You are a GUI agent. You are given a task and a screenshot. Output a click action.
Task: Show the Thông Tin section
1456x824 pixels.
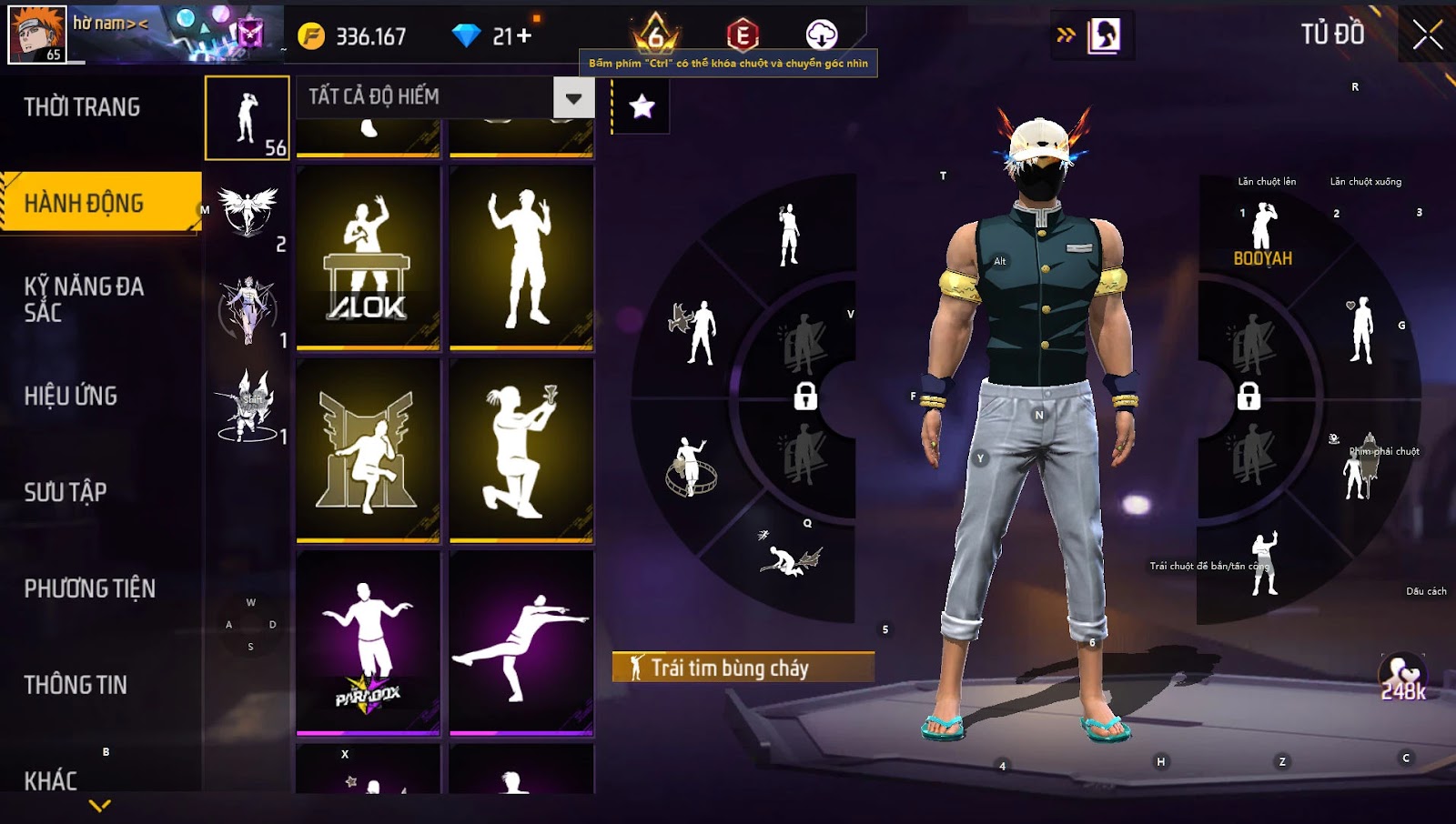(x=76, y=685)
